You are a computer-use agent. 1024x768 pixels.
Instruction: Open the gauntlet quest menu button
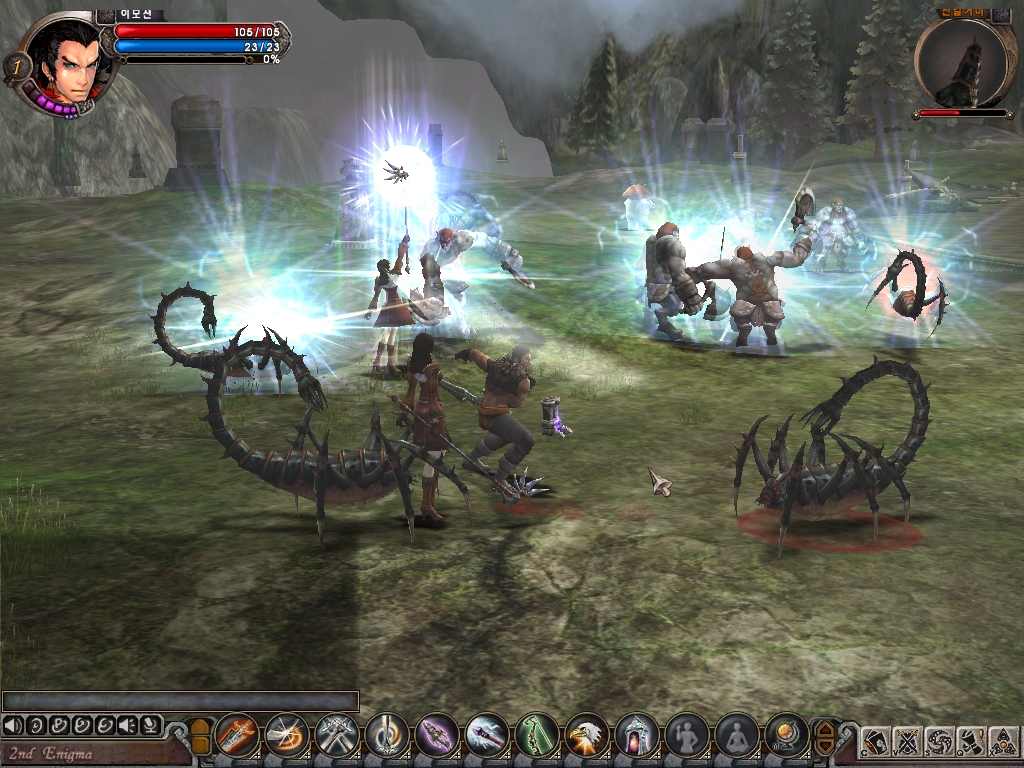tap(970, 741)
